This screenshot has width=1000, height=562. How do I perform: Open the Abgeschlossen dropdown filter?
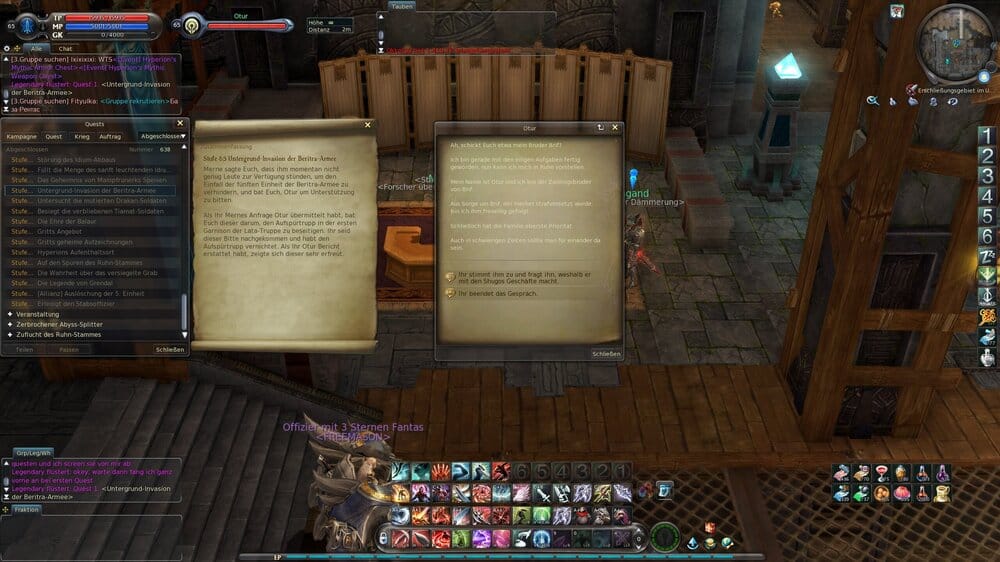point(163,136)
